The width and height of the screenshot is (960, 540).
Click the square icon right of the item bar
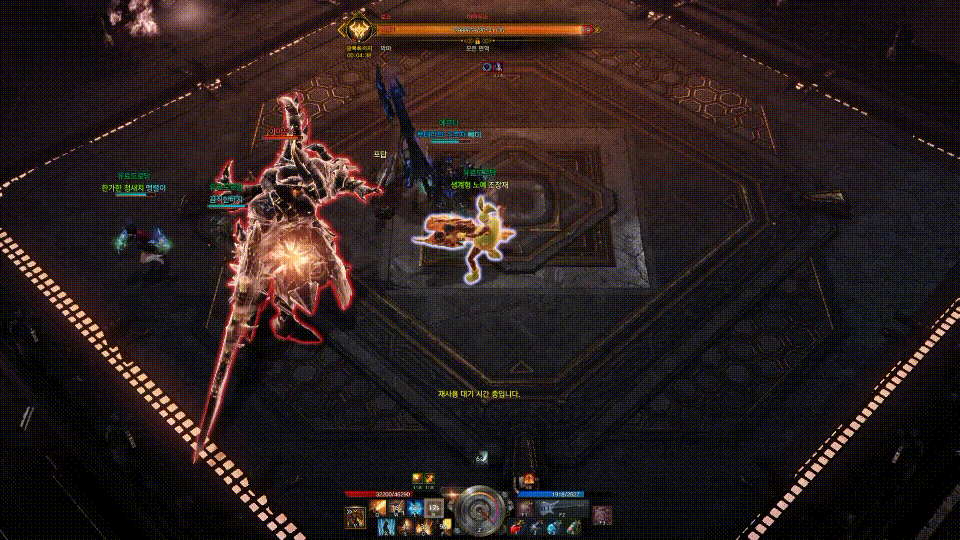[601, 515]
